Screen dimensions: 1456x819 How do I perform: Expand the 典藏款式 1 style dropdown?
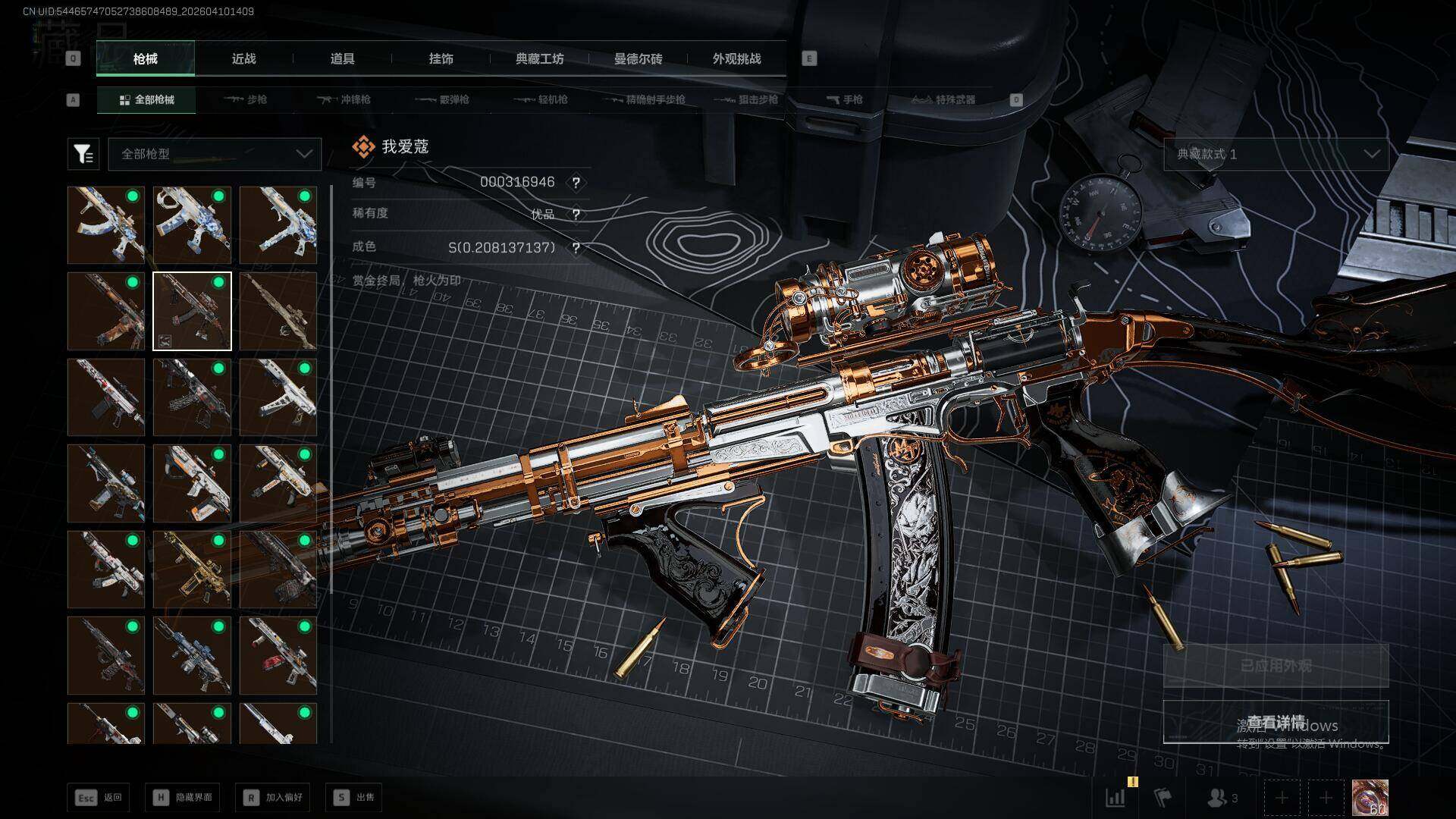click(1276, 154)
